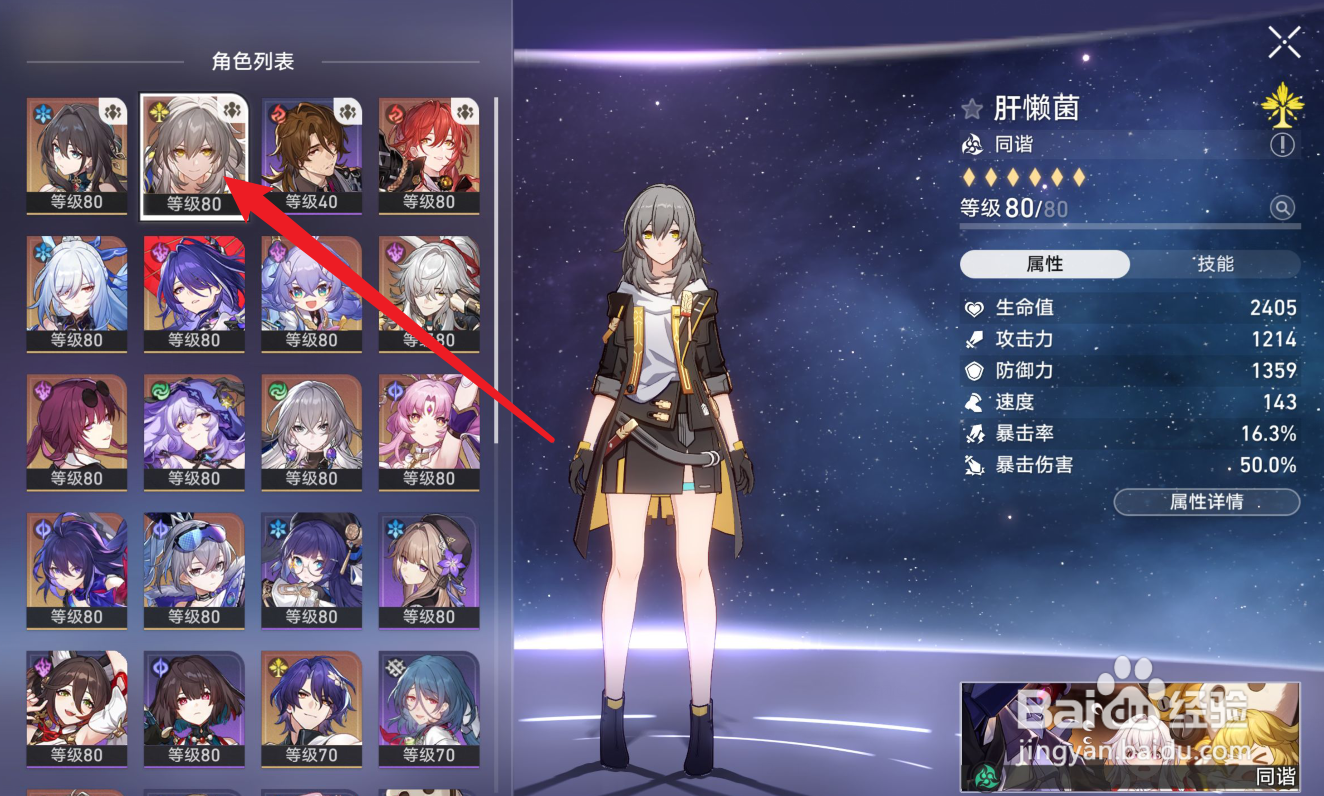
Task: Select the highlighted 等级80 gray-haired character portrait
Action: (x=193, y=150)
